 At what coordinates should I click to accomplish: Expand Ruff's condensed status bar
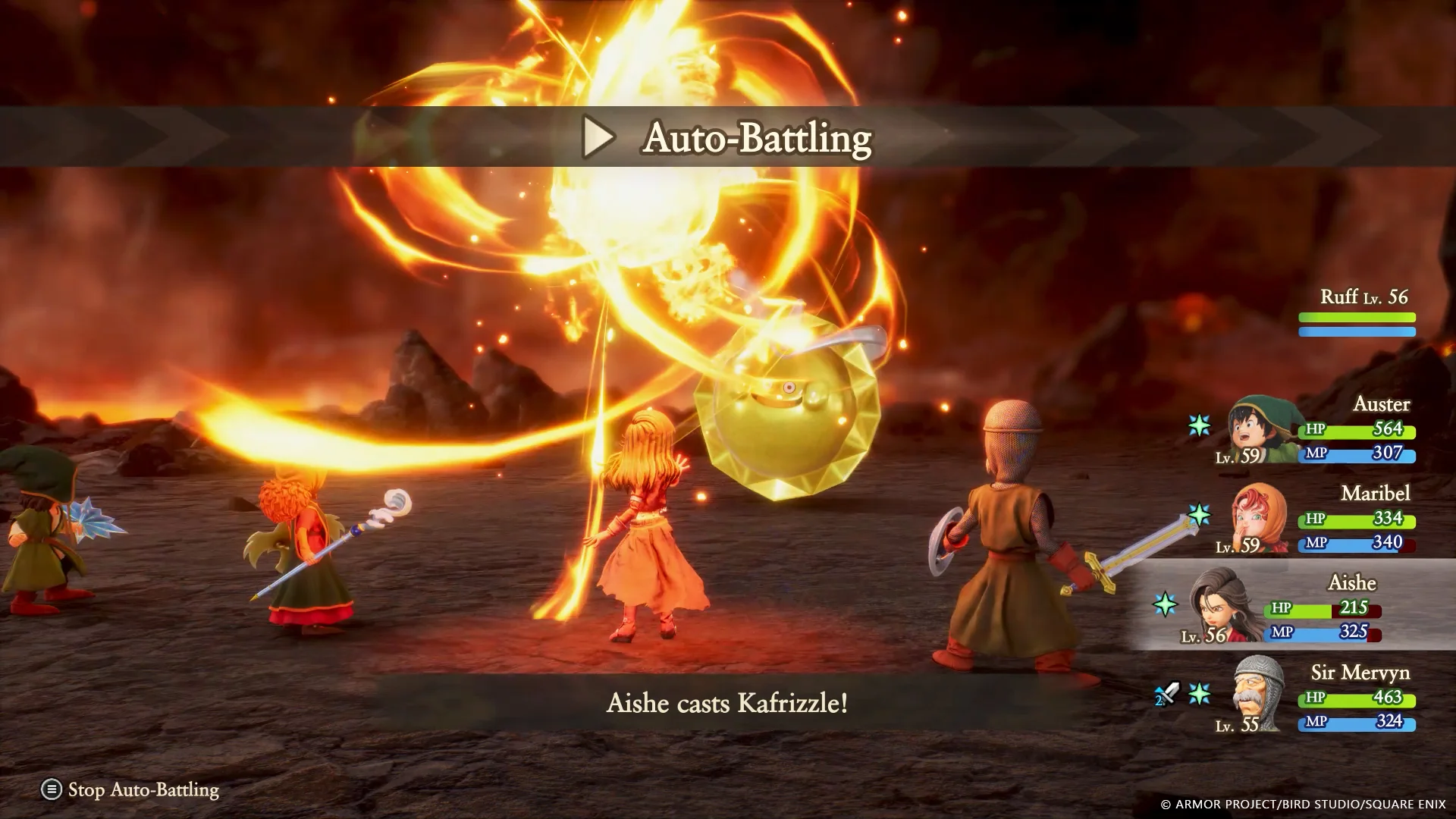pyautogui.click(x=1357, y=318)
